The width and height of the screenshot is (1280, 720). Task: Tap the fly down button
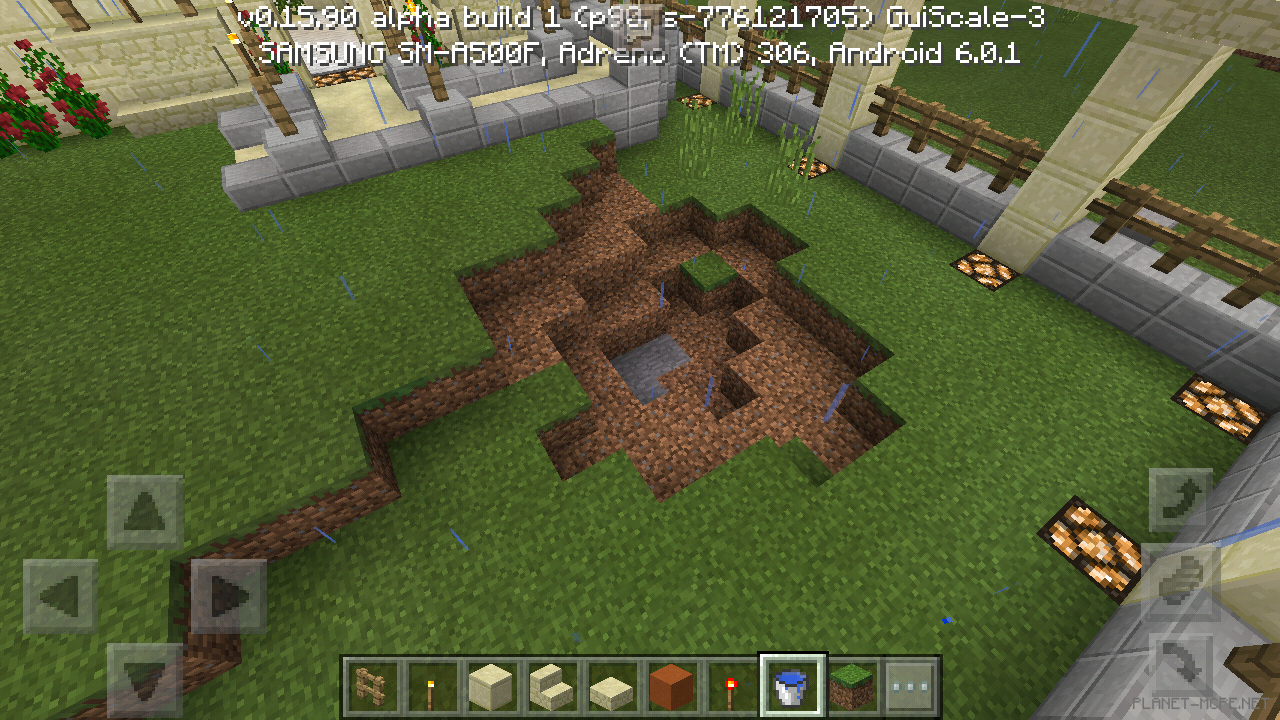(1181, 667)
